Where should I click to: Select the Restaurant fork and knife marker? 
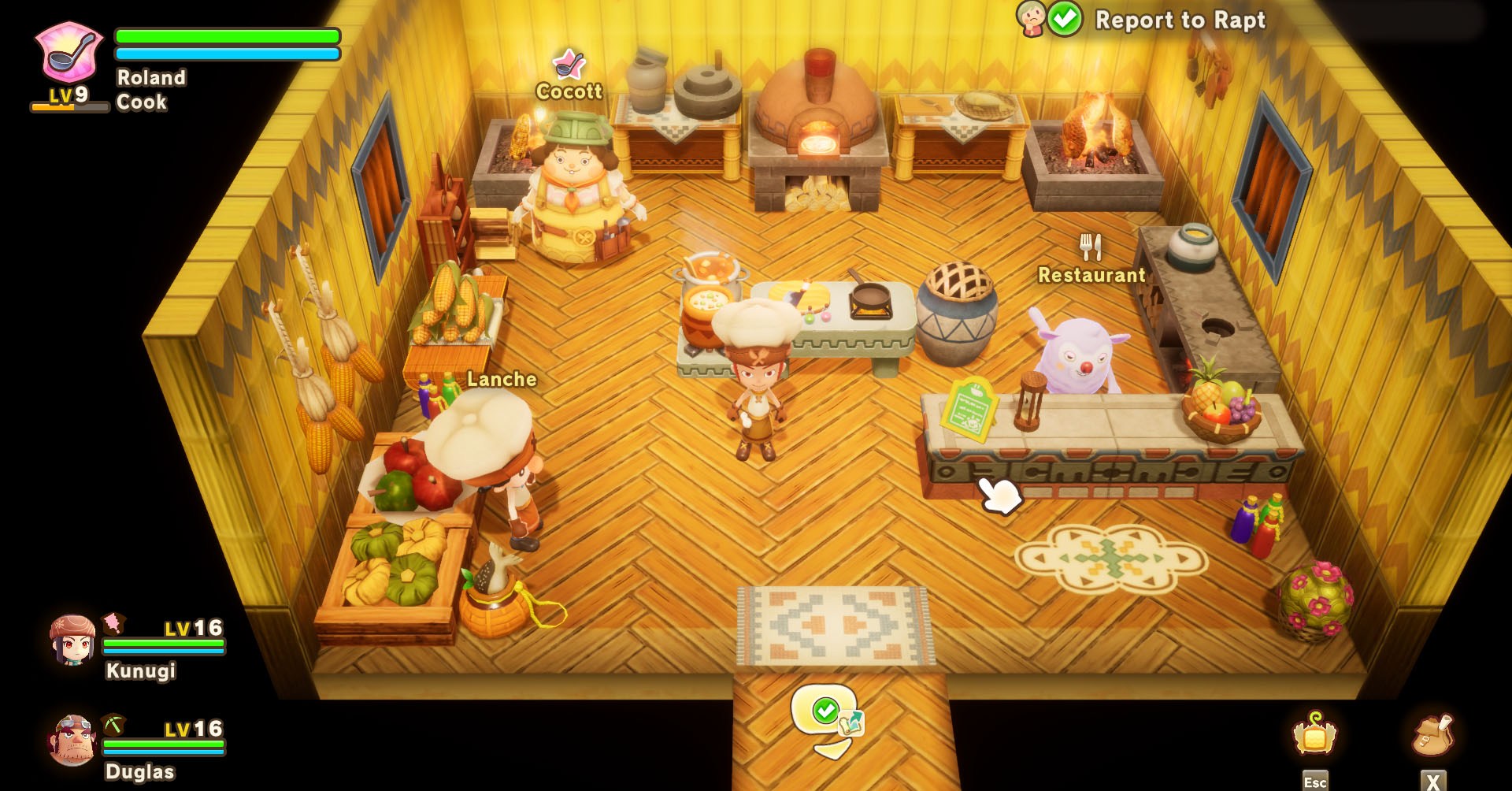[1091, 247]
